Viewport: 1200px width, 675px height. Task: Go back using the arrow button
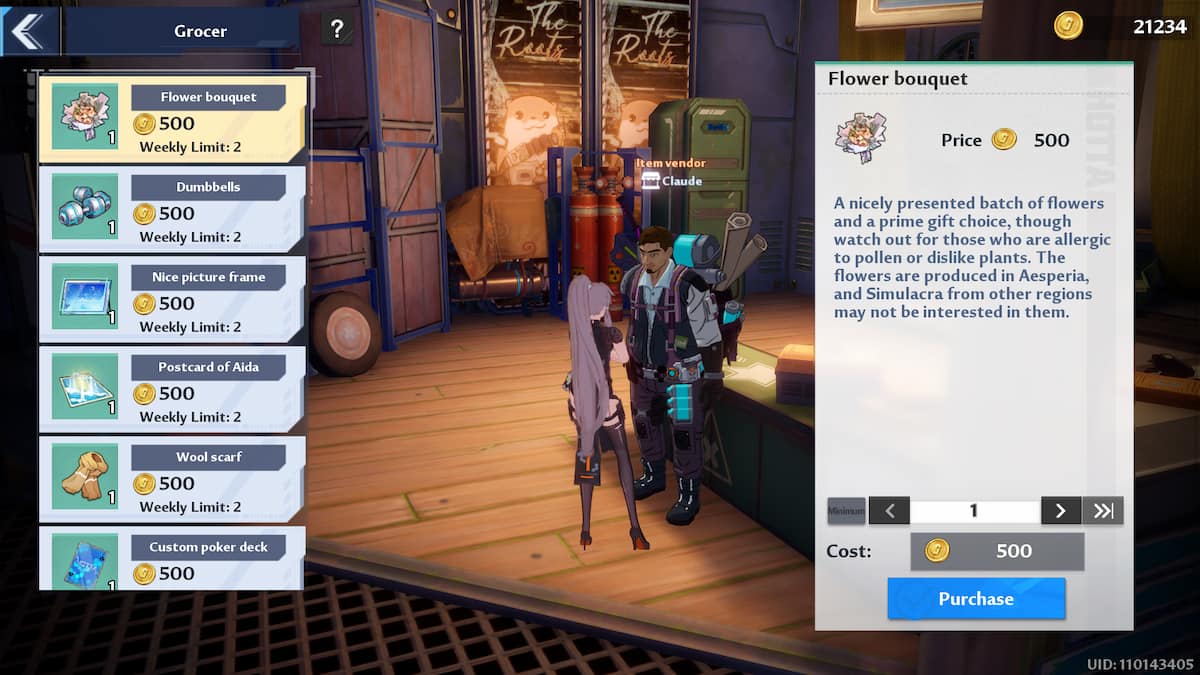tap(27, 31)
